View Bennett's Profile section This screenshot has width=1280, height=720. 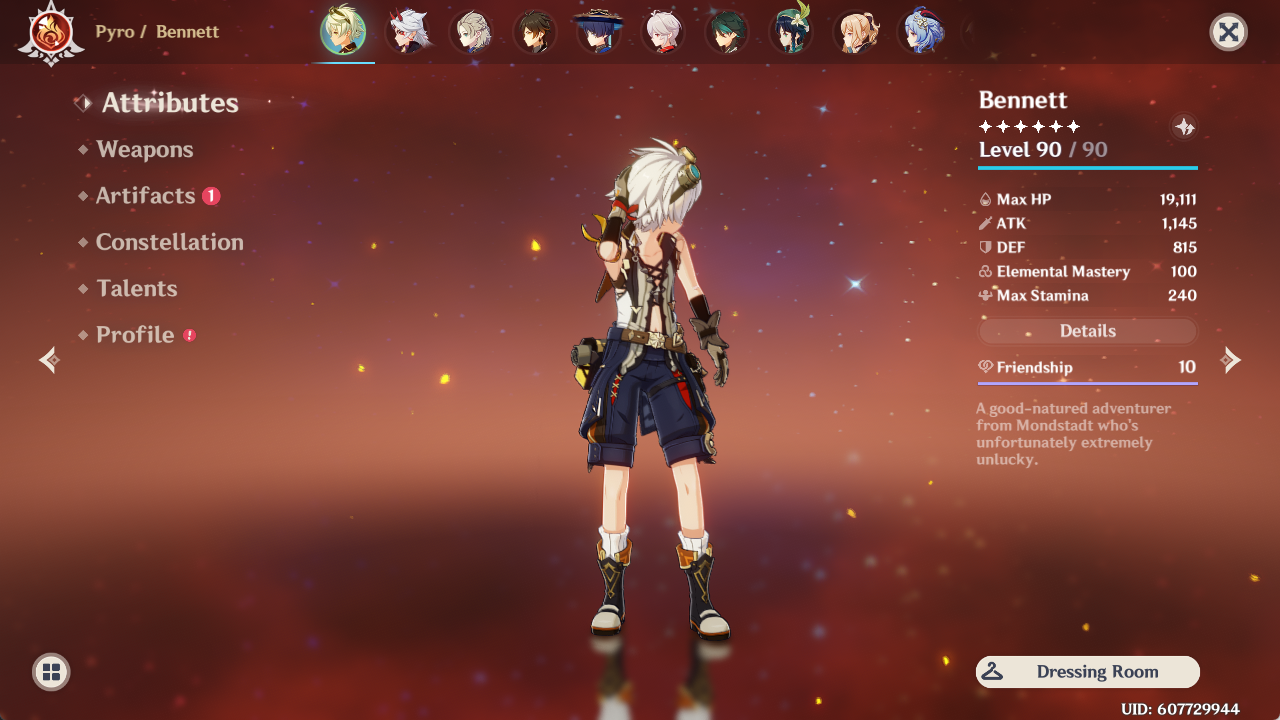pos(135,335)
